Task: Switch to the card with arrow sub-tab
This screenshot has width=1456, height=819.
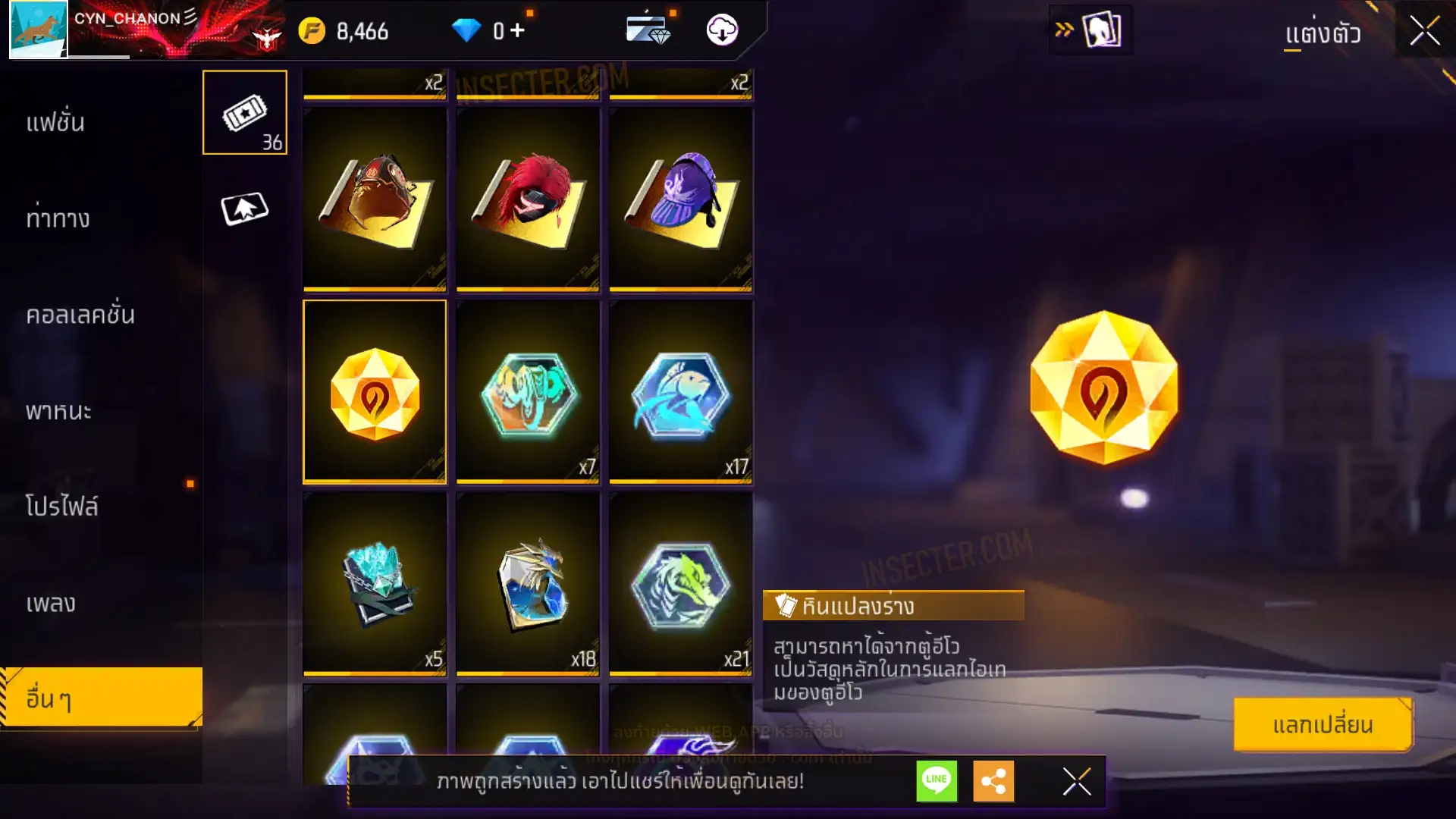Action: (x=244, y=209)
